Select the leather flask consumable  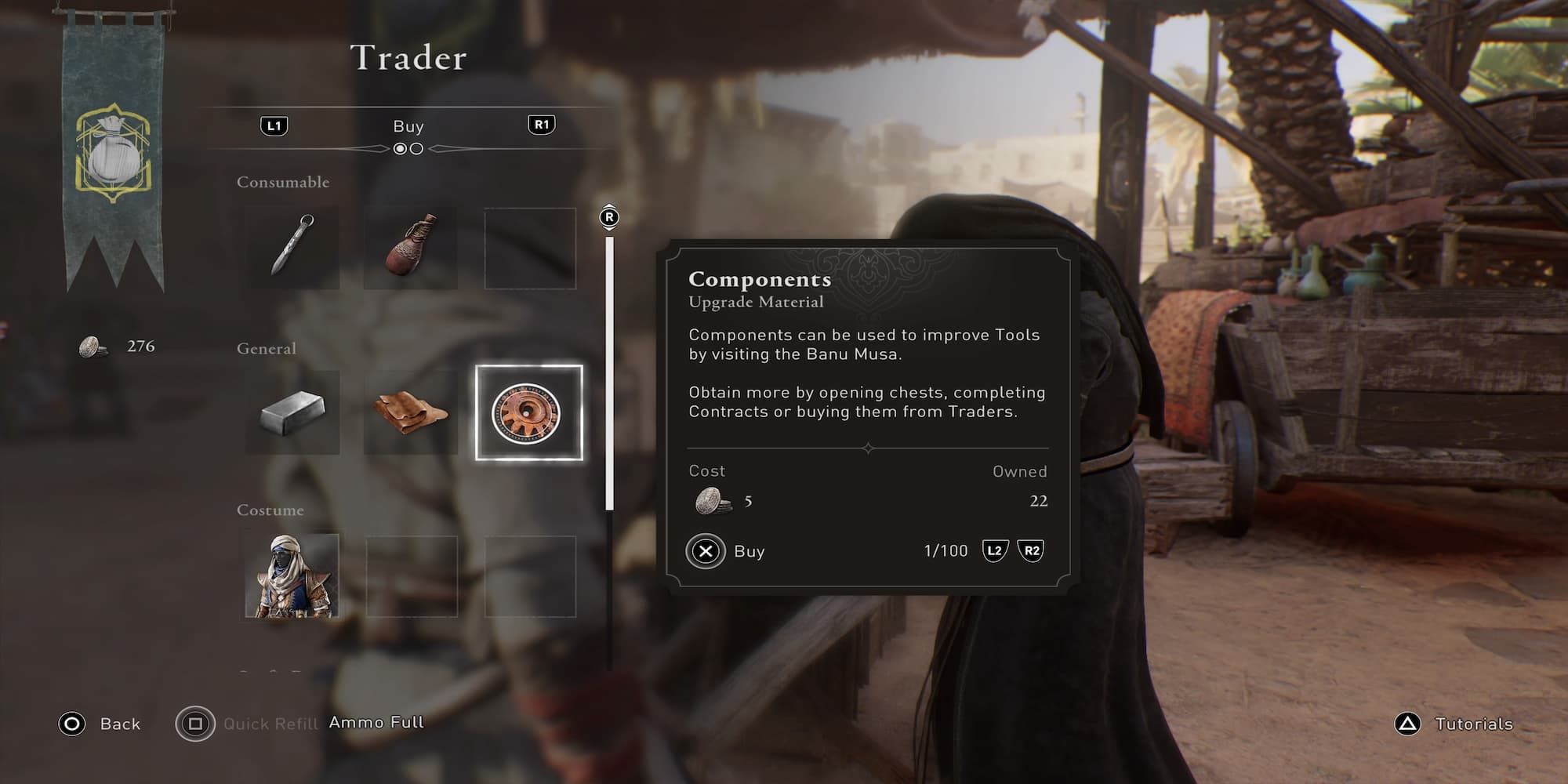(411, 246)
